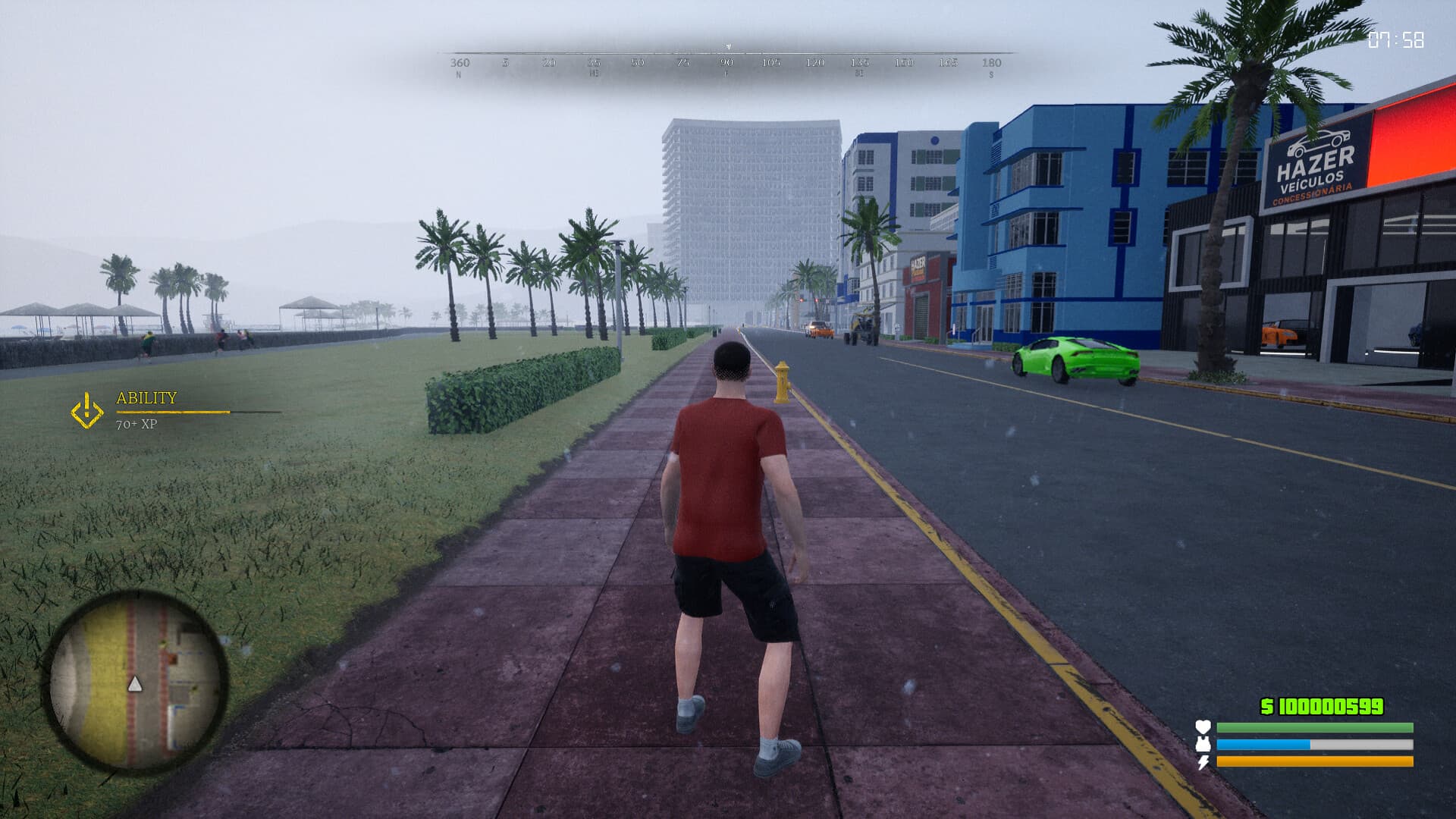Click the 90 heading on the compass
This screenshot has width=1456, height=819.
pyautogui.click(x=726, y=64)
